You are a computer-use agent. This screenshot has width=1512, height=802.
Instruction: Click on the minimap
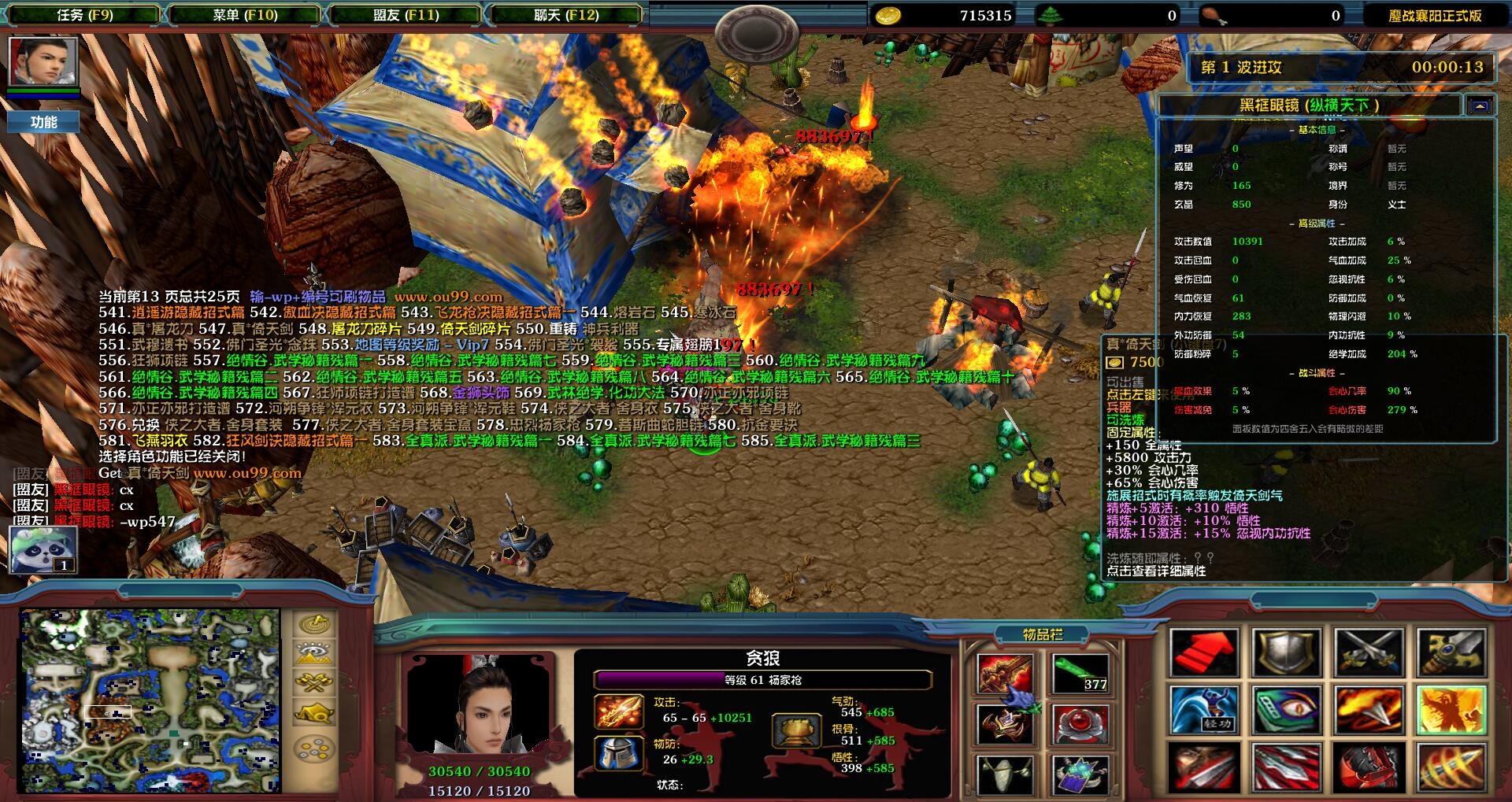[x=150, y=699]
